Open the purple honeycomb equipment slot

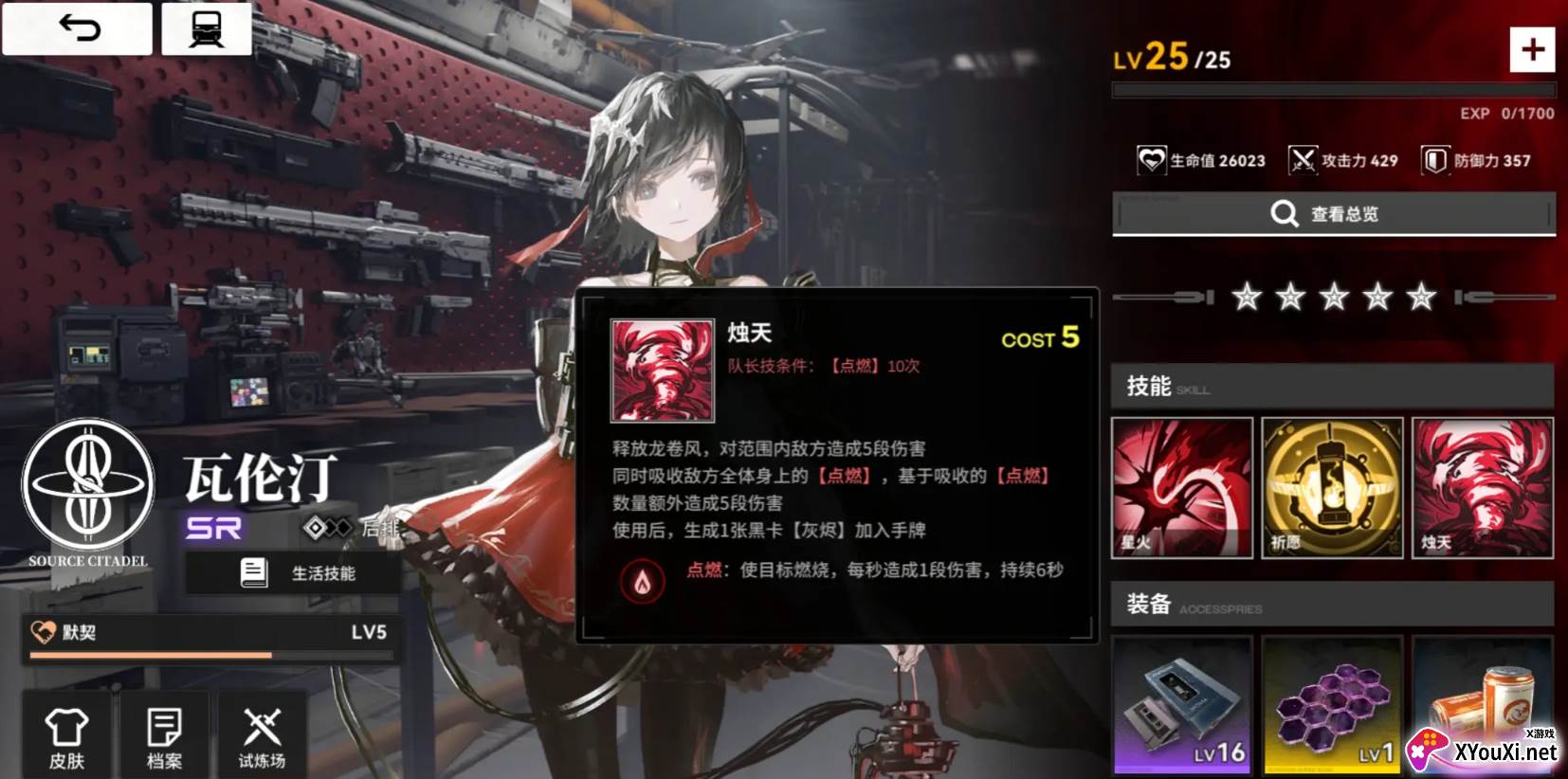click(x=1332, y=706)
